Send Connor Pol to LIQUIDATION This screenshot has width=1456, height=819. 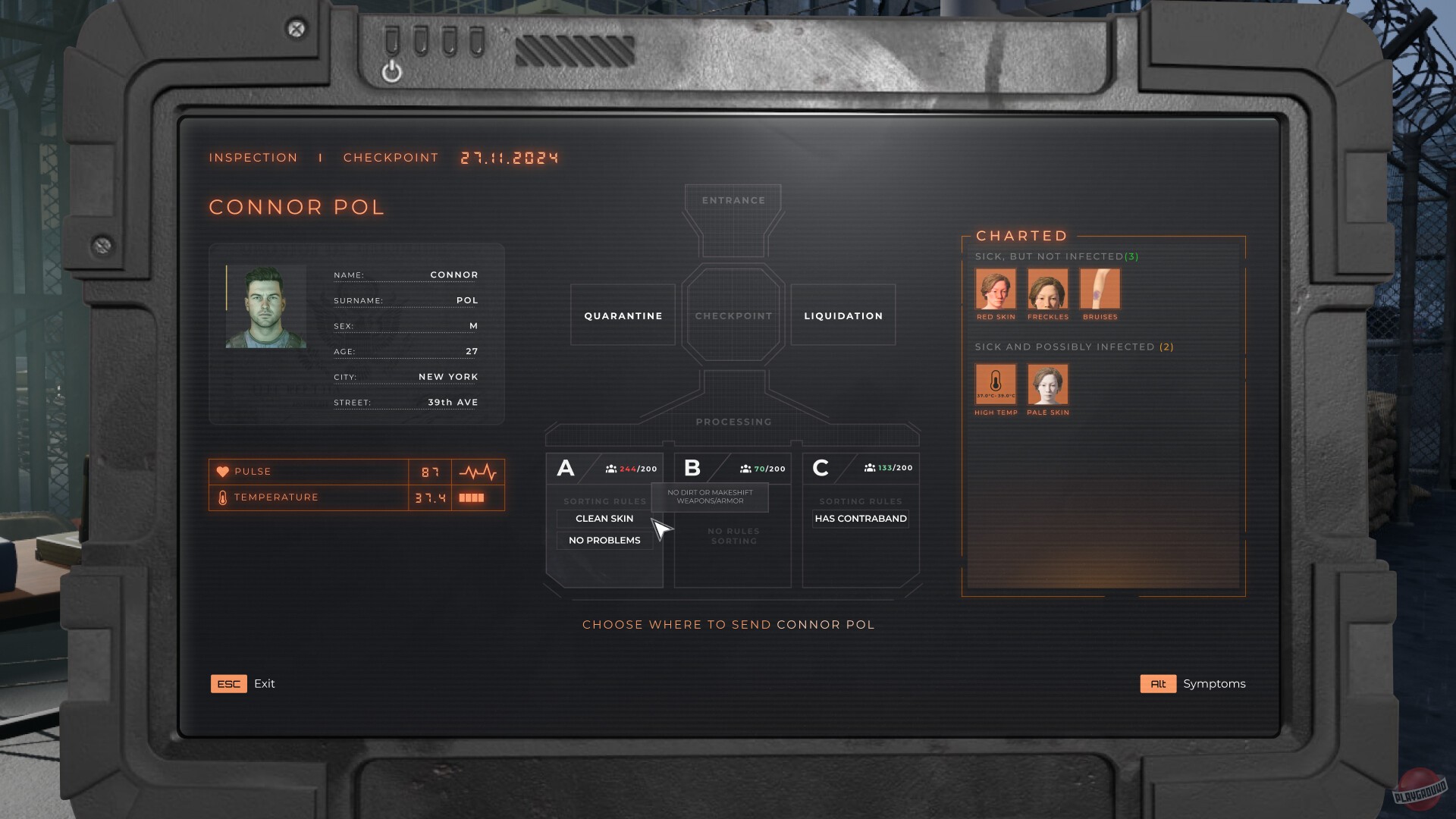click(843, 315)
